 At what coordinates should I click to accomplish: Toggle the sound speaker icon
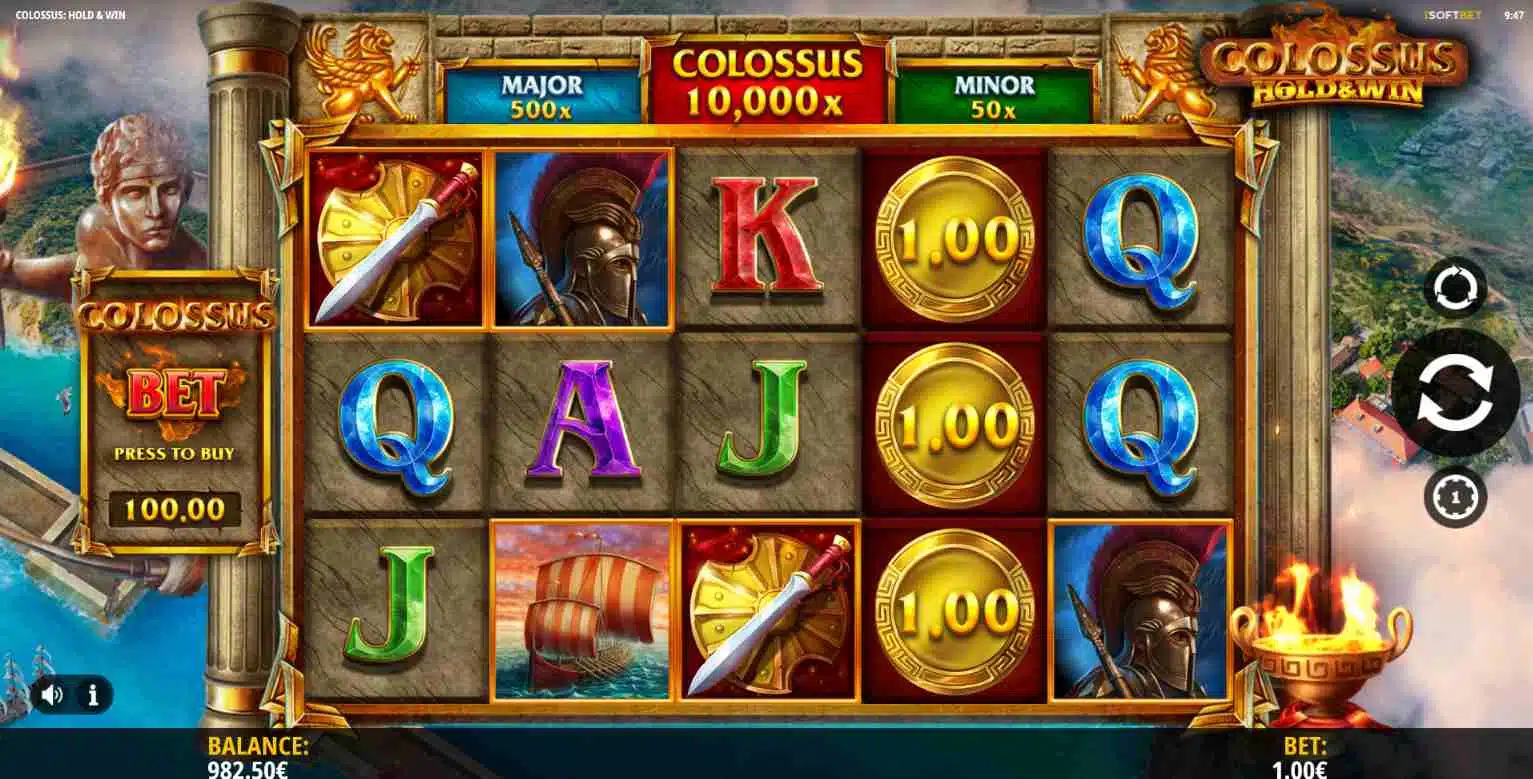[x=52, y=695]
